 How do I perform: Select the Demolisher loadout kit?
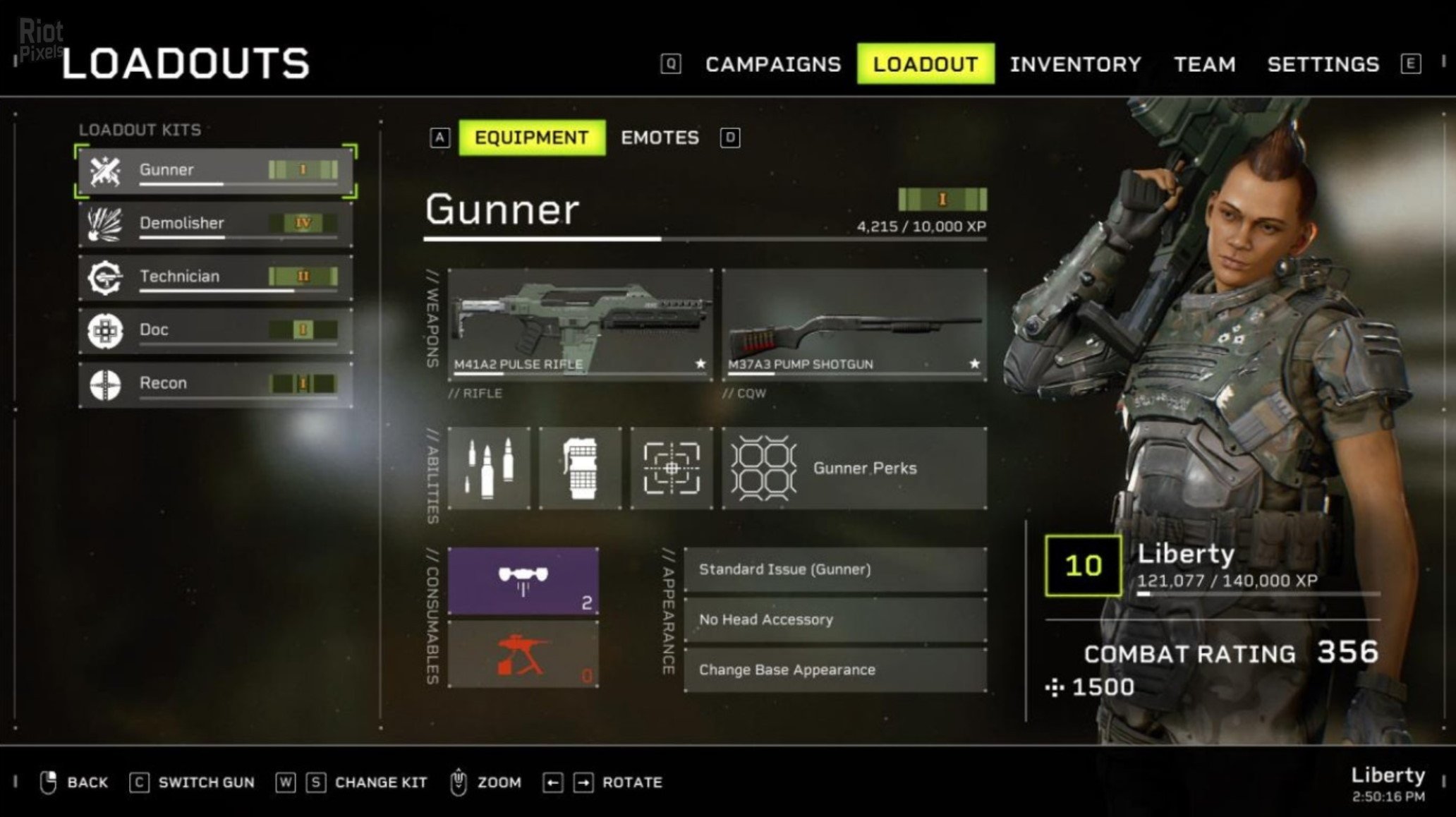[x=215, y=224]
